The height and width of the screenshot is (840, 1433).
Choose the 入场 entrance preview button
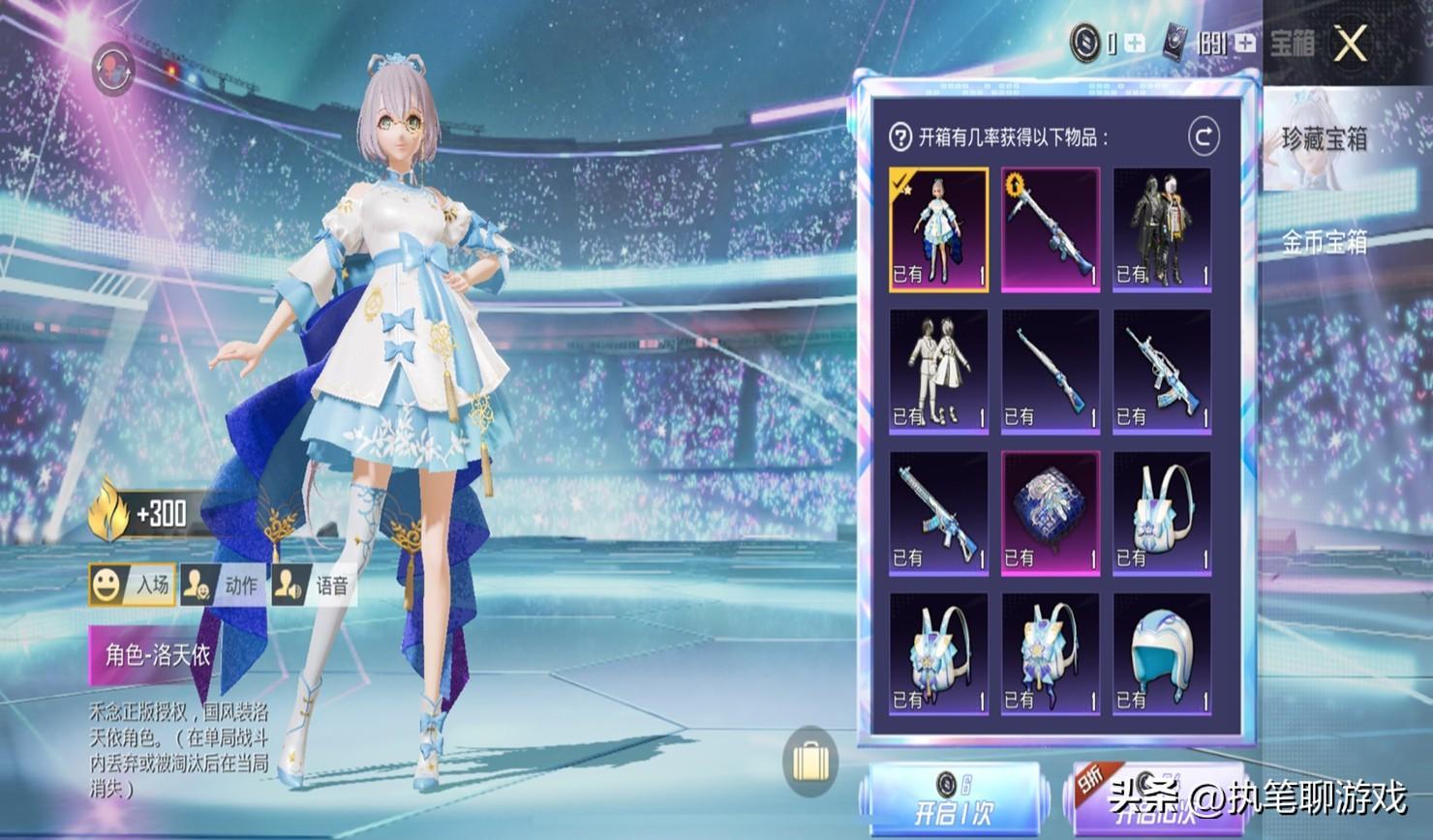[x=132, y=585]
